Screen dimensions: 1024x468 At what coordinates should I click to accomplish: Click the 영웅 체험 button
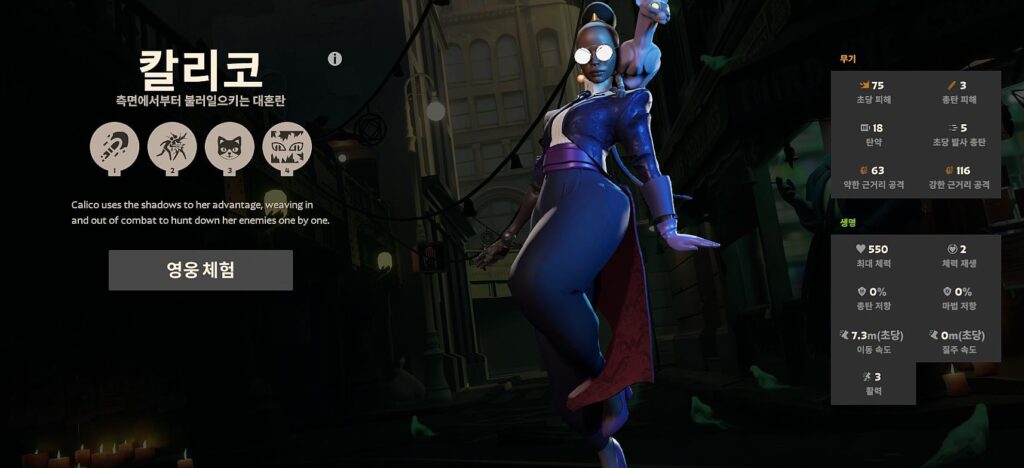pyautogui.click(x=200, y=270)
